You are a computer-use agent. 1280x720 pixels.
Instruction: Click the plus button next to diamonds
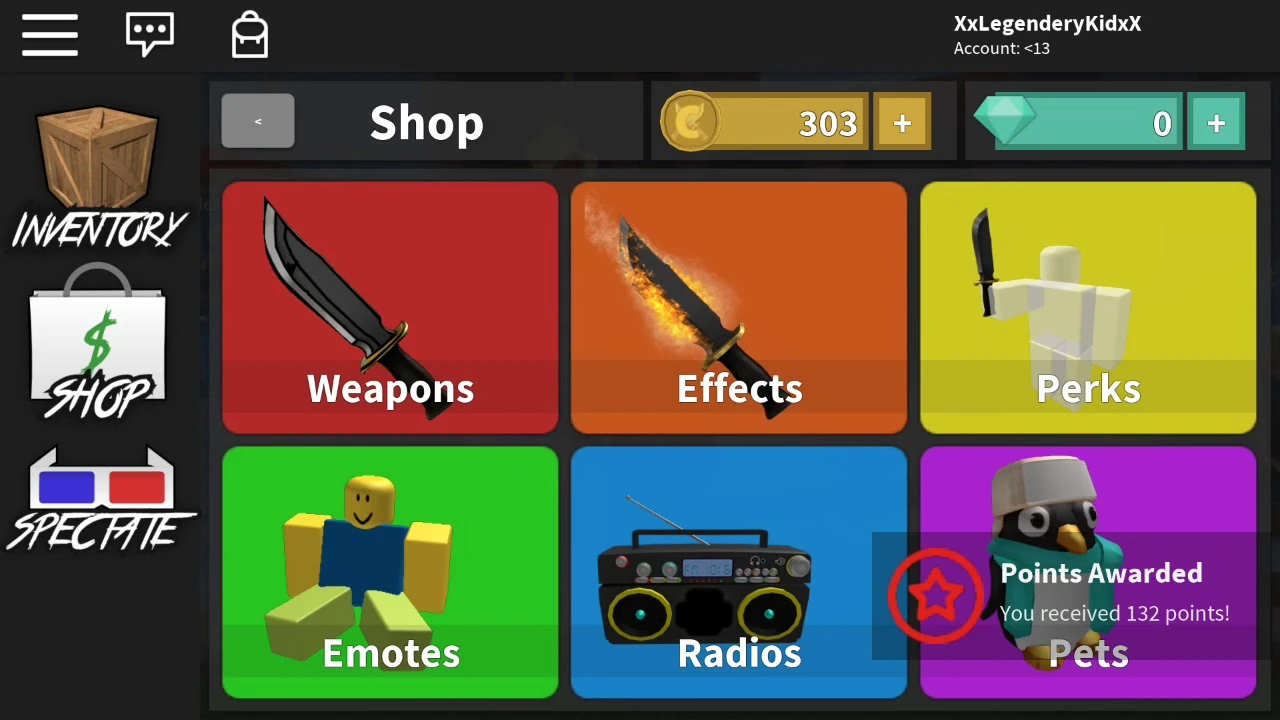pos(1216,122)
